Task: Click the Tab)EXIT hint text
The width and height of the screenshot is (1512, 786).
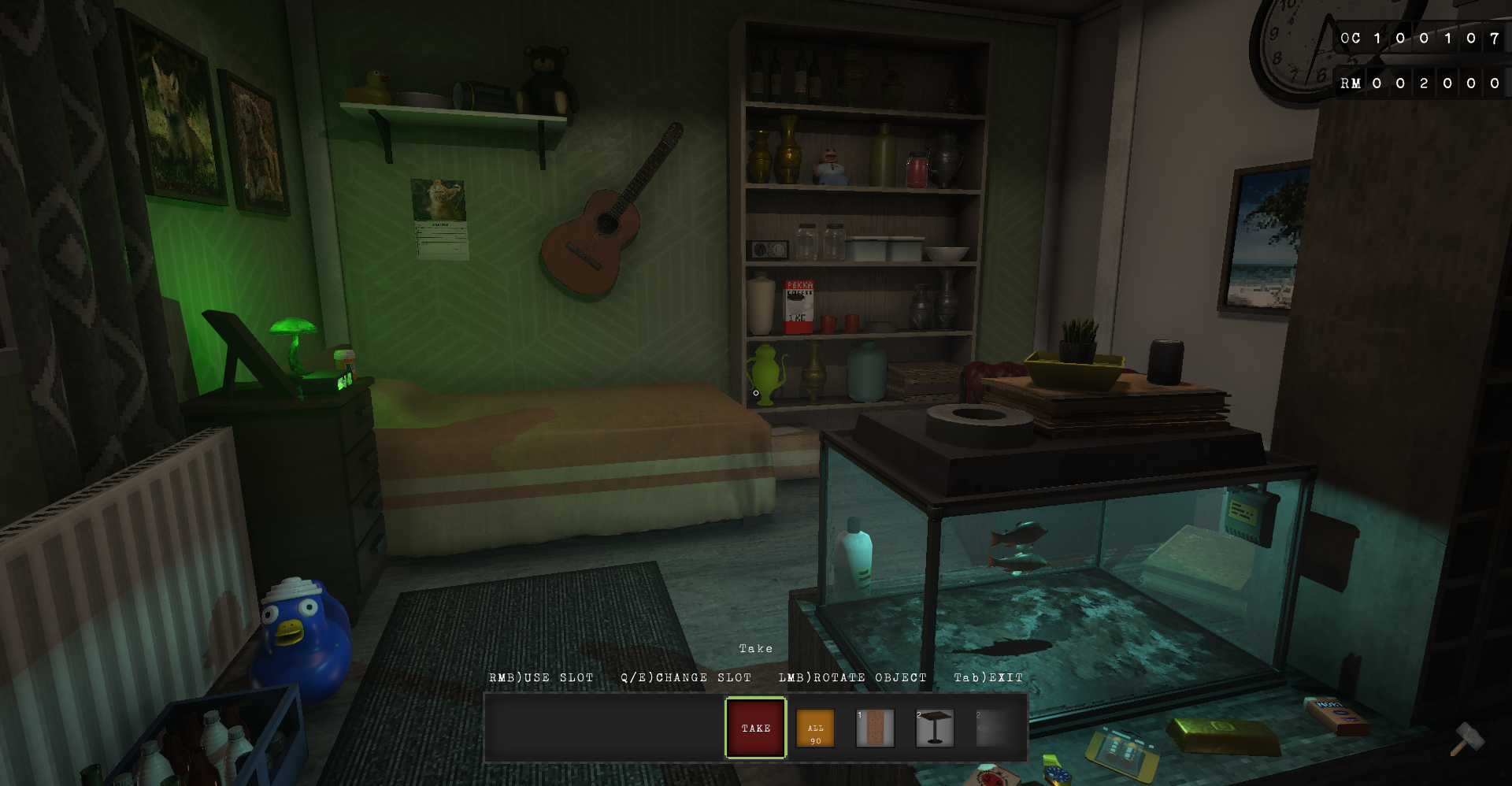Action: [x=988, y=677]
